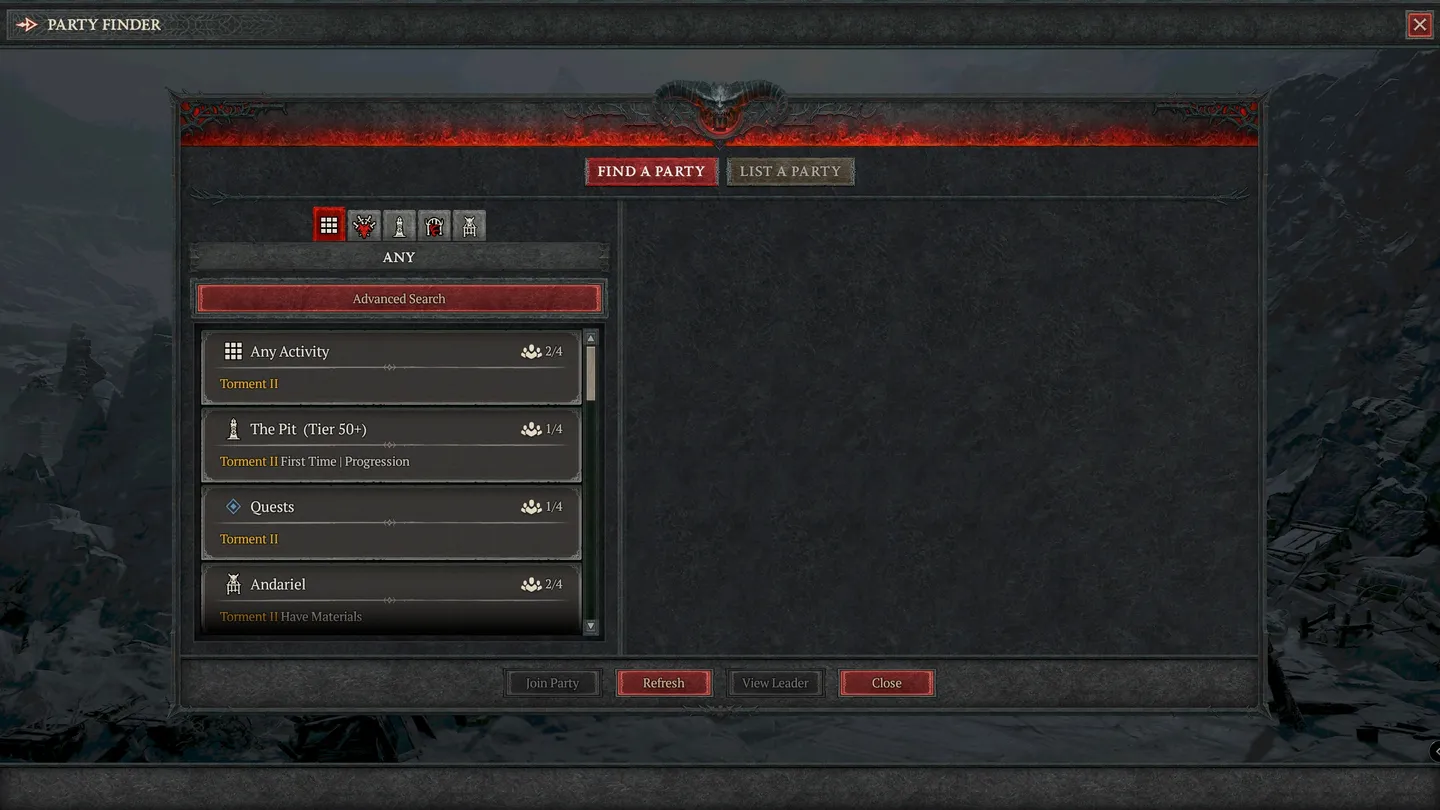This screenshot has height=810, width=1440.
Task: Switch to the Find A Party tab
Action: pyautogui.click(x=651, y=171)
